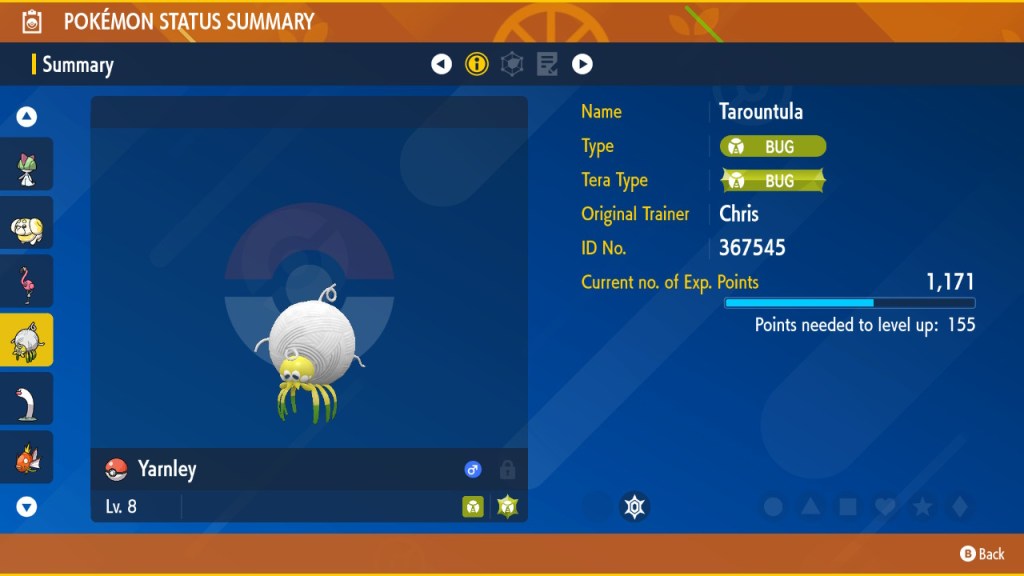Toggle the square marking
1024x576 pixels.
pyautogui.click(x=848, y=507)
